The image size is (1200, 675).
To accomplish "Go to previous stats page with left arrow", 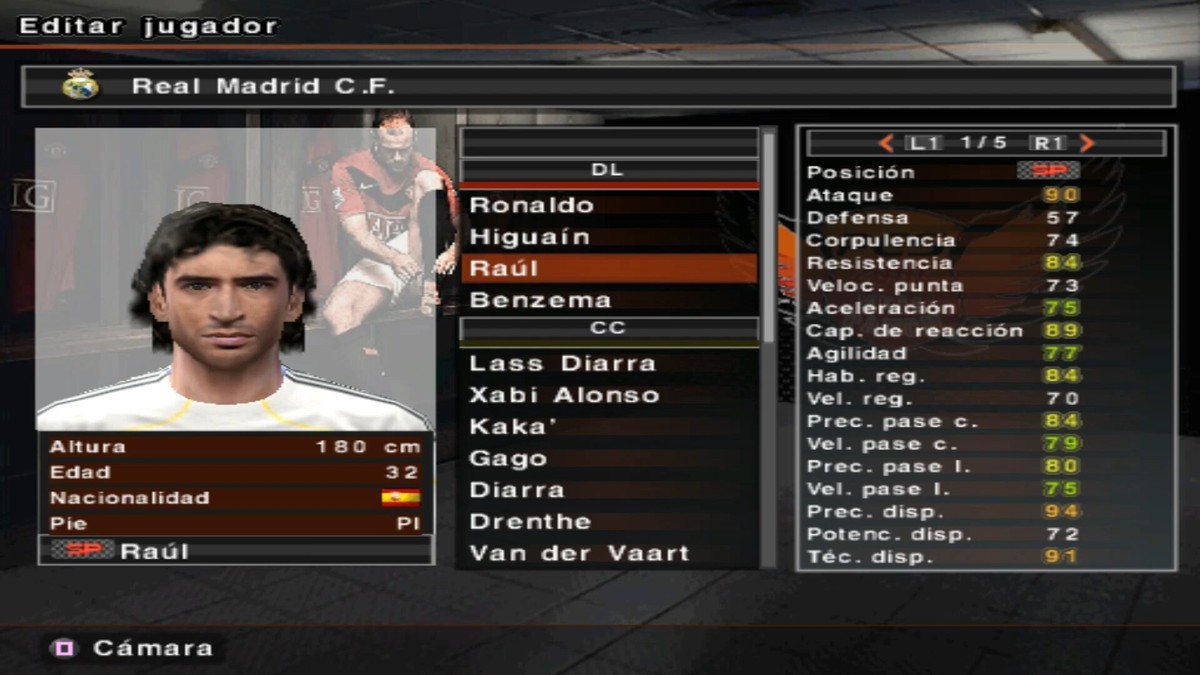I will [x=886, y=144].
